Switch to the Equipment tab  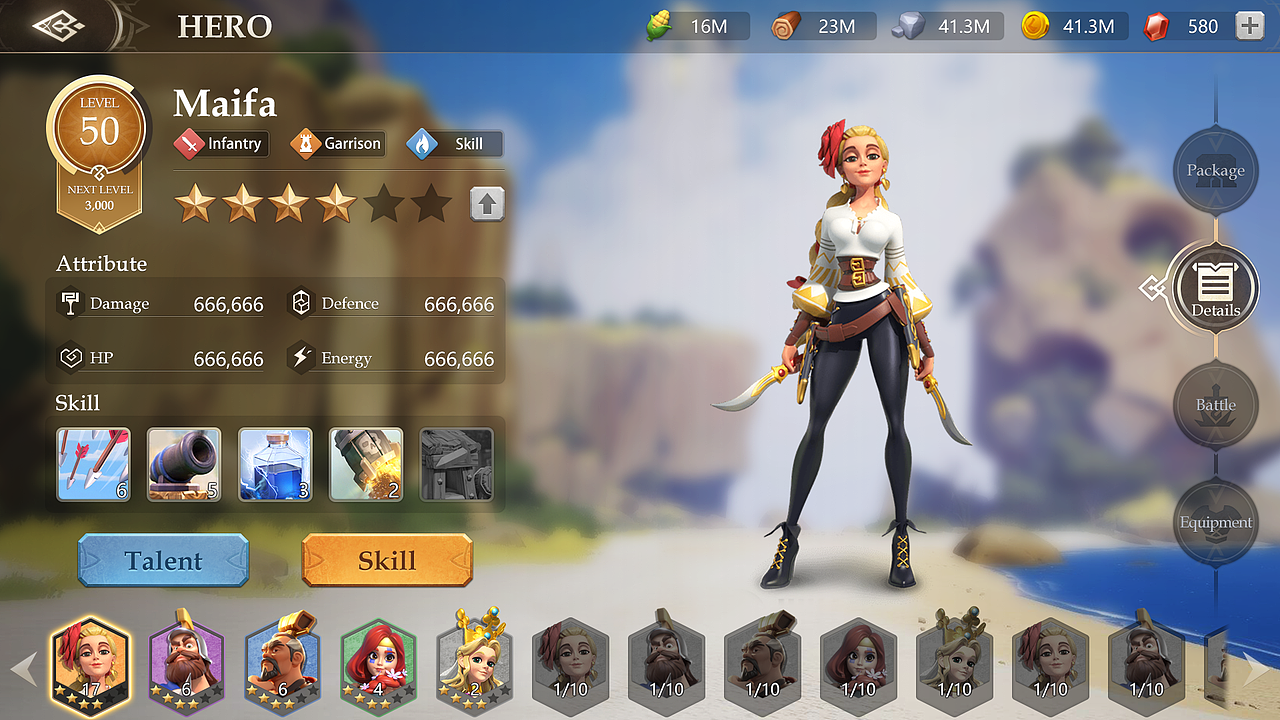[x=1215, y=522]
